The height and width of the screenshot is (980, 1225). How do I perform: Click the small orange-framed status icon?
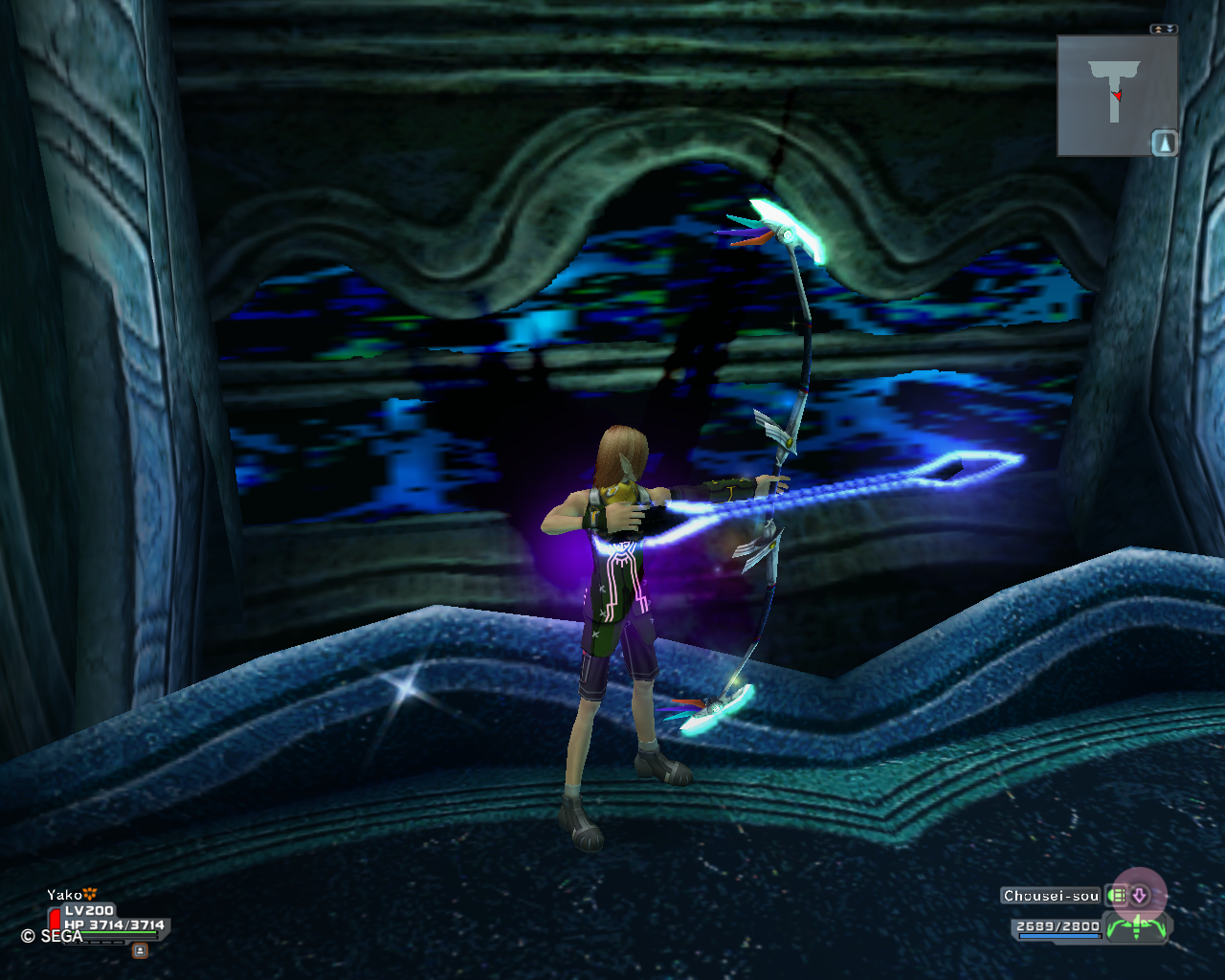pos(140,950)
